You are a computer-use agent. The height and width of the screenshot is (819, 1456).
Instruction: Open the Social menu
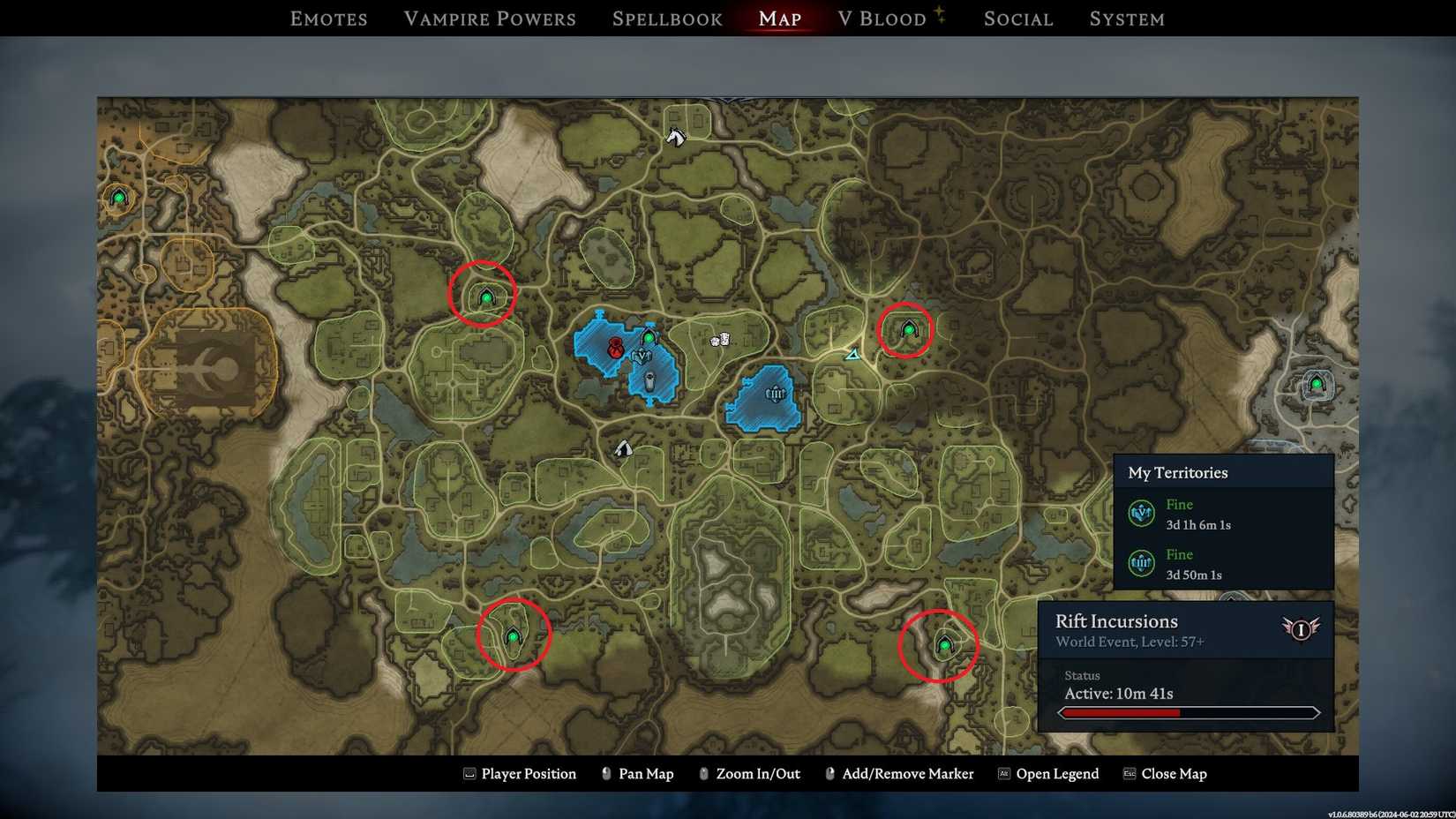tap(1017, 19)
